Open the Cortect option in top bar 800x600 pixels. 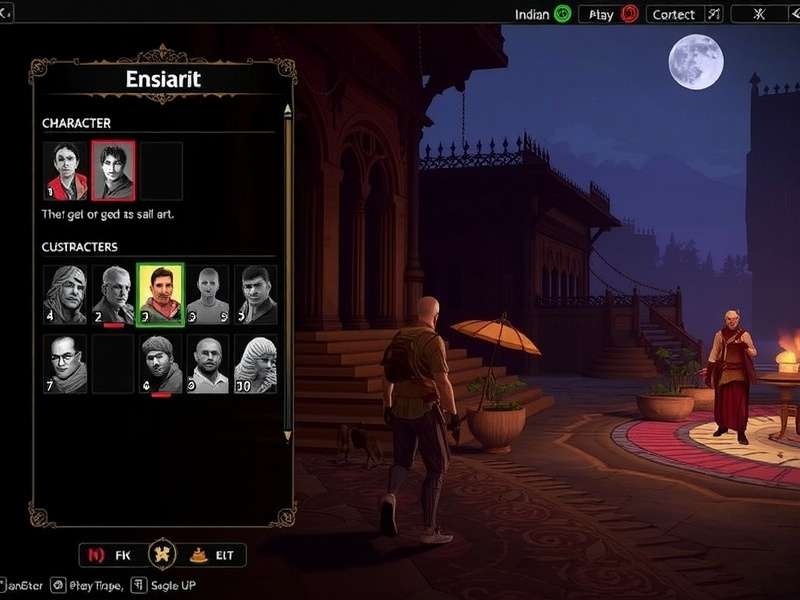[x=684, y=14]
